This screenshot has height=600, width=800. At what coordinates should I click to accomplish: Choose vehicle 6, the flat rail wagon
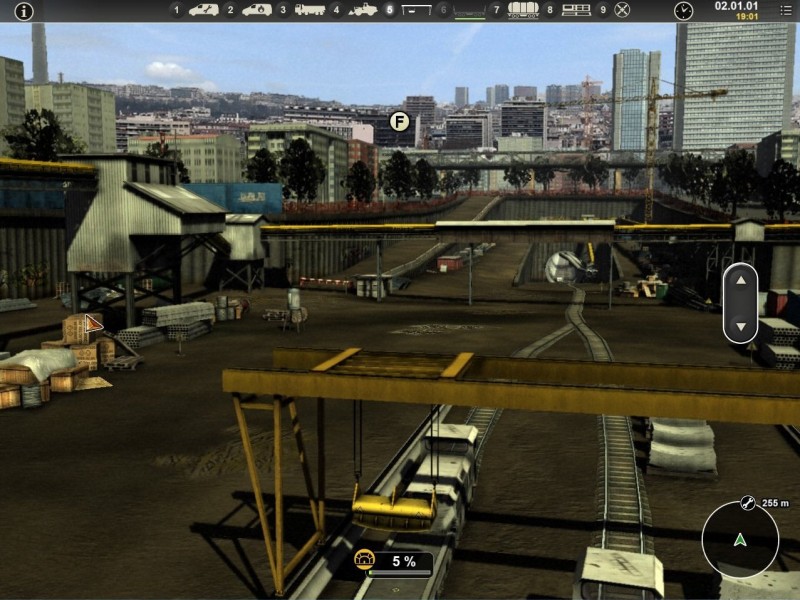(x=469, y=11)
